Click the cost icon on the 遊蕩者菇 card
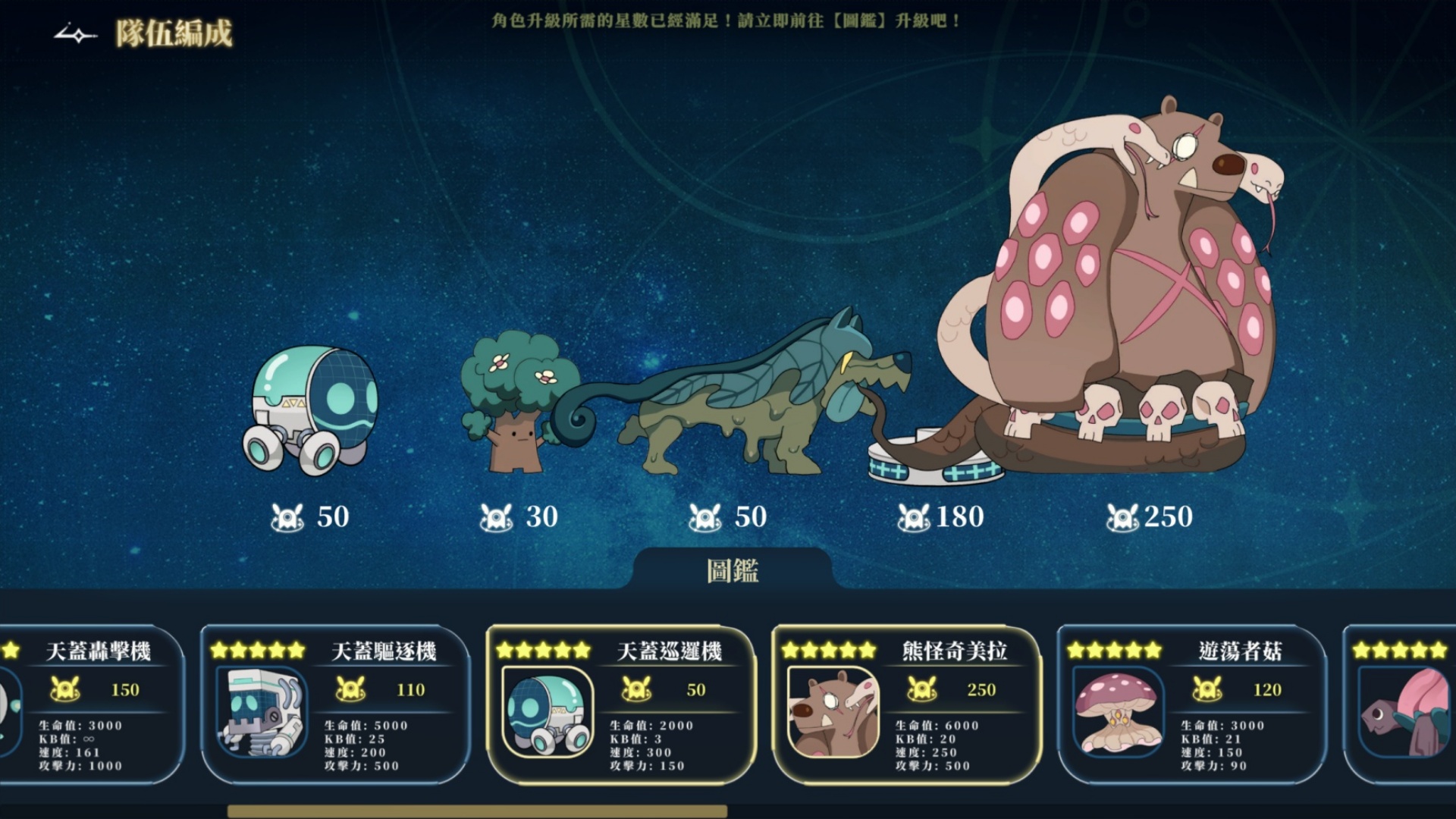Screen dimensions: 1456x819 pyautogui.click(x=1208, y=689)
